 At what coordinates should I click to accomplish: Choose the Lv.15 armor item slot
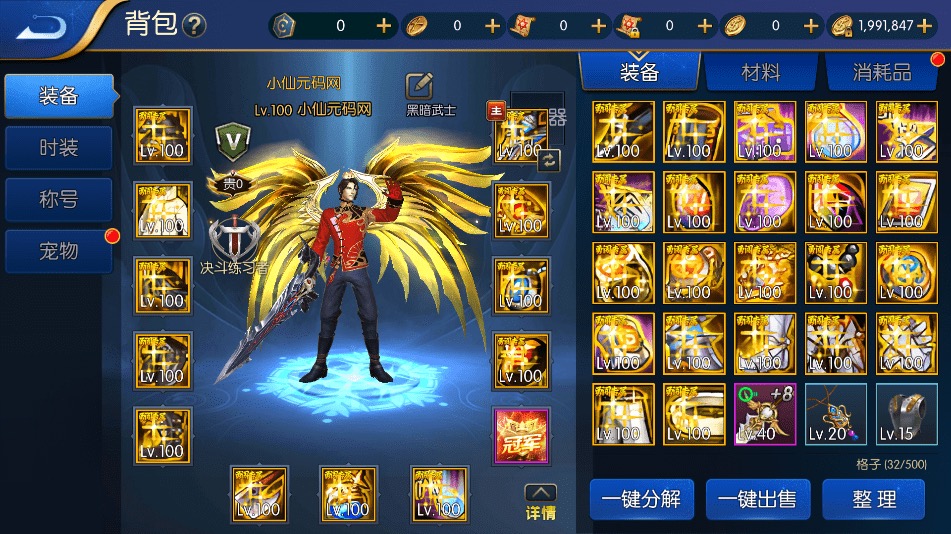(906, 414)
